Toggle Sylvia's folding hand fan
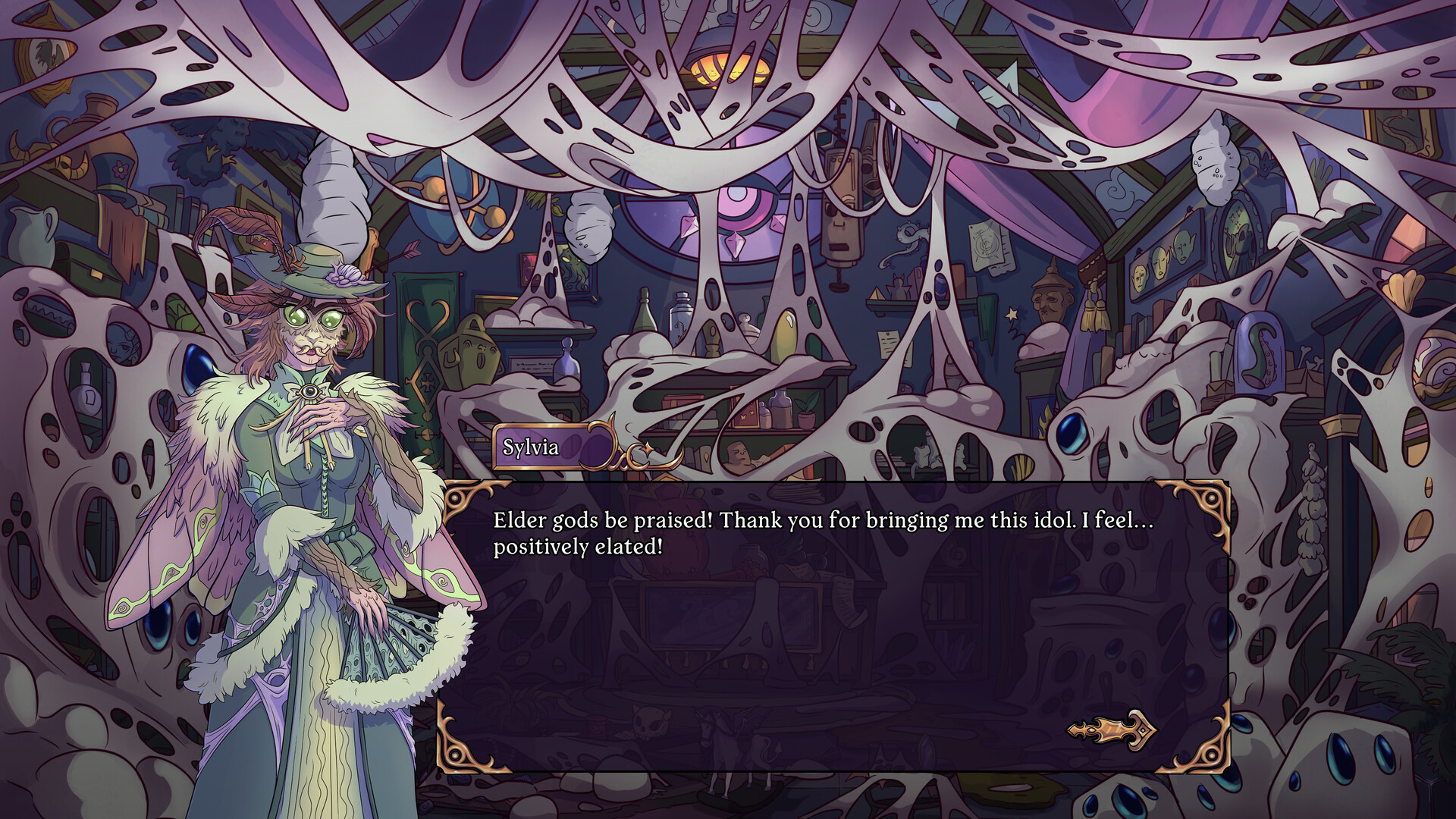Viewport: 1456px width, 819px height. [379, 648]
